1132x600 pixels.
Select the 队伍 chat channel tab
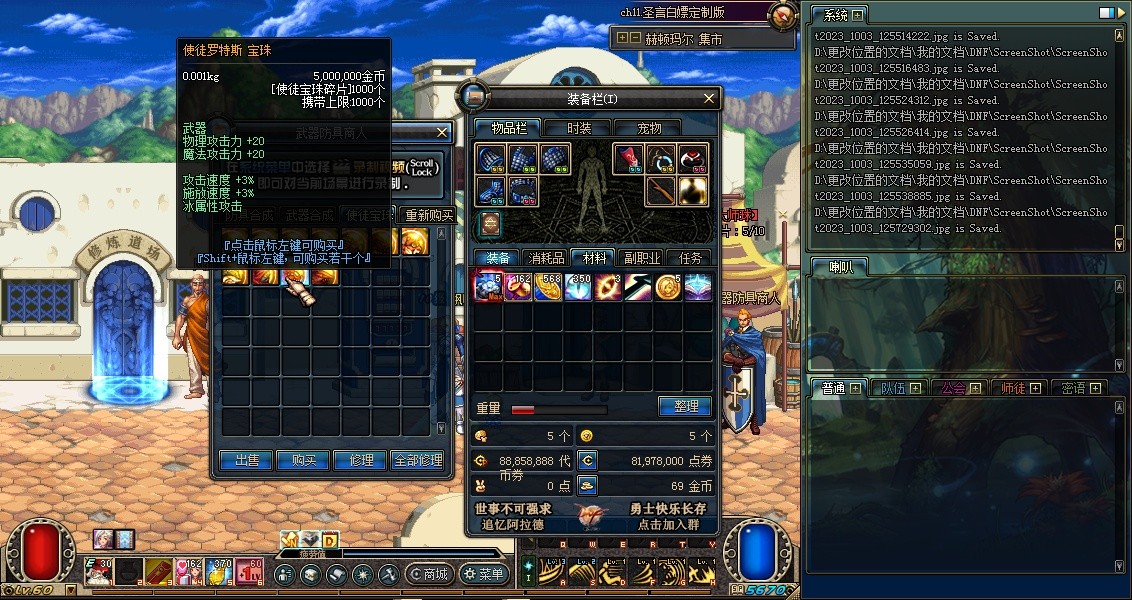tap(899, 388)
